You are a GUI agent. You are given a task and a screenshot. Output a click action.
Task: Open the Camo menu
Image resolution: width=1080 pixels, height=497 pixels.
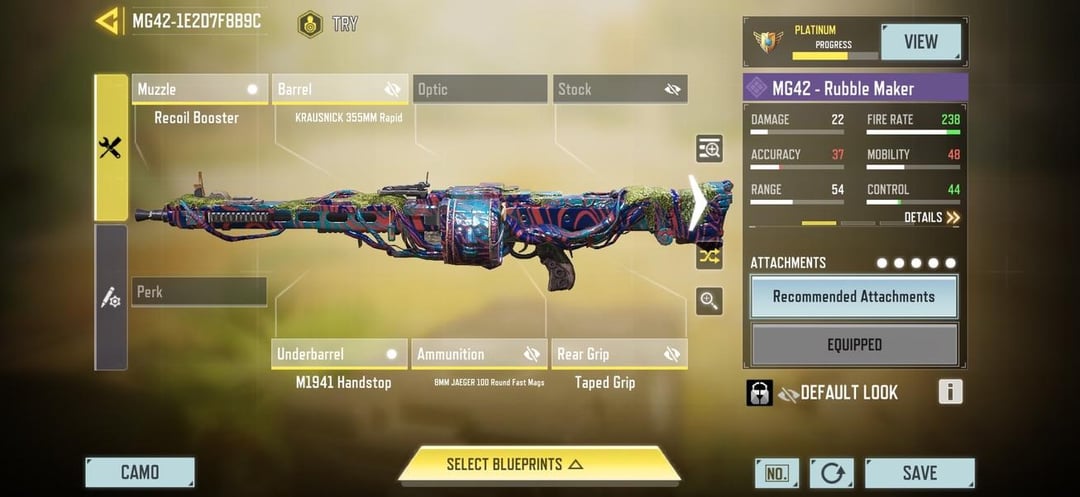140,473
